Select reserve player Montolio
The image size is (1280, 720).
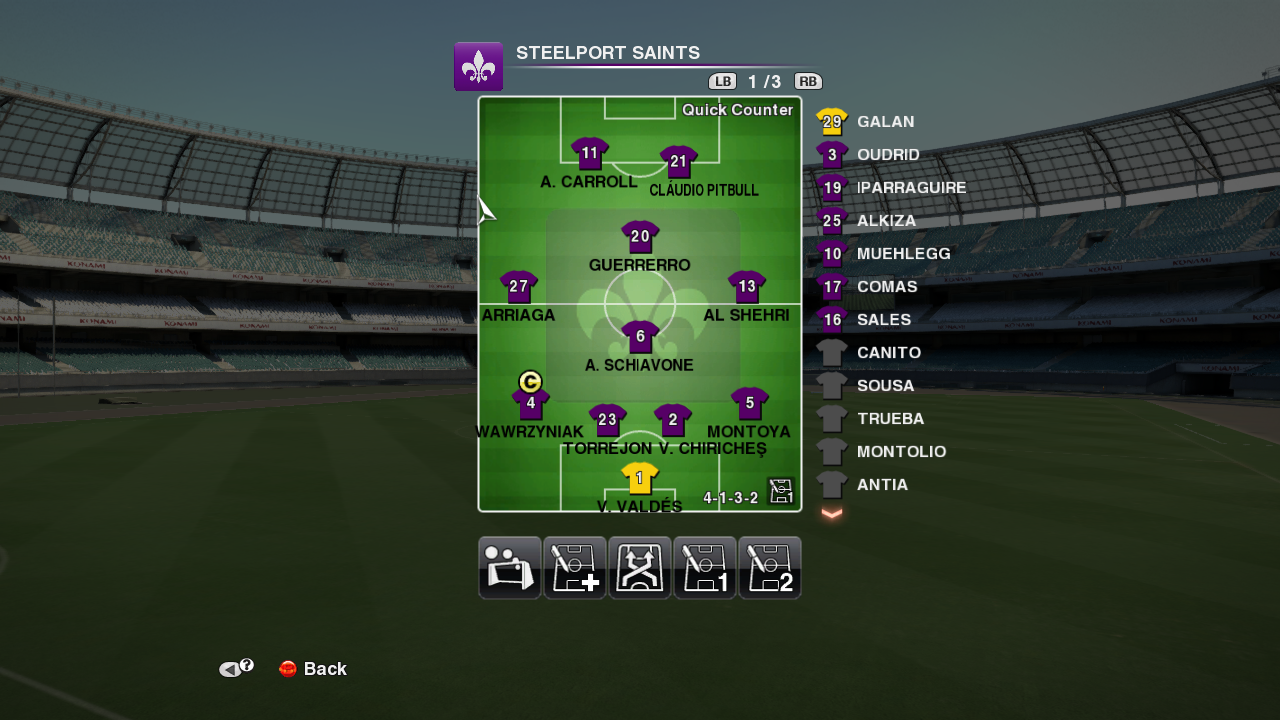pos(900,452)
